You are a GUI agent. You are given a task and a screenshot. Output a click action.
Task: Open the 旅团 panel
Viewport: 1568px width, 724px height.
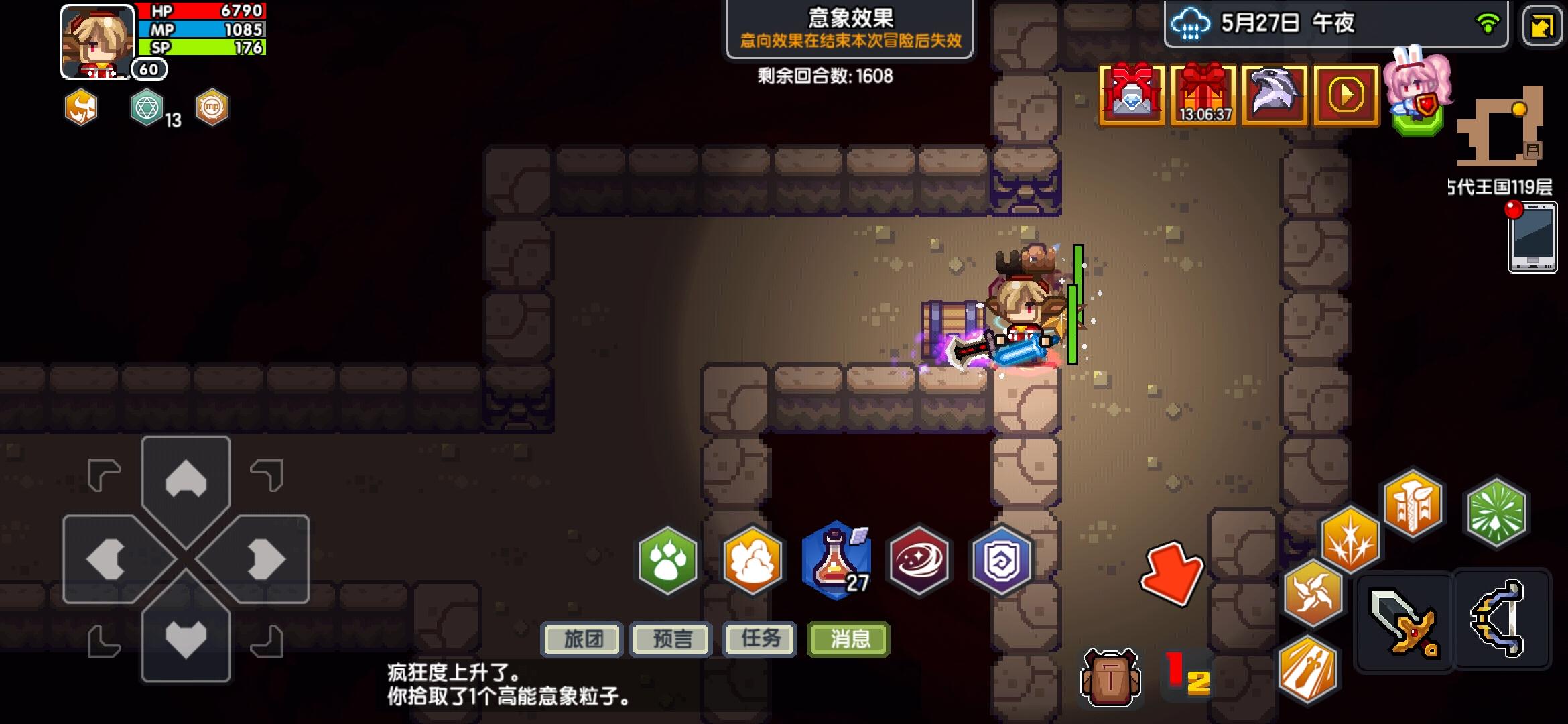pos(582,640)
